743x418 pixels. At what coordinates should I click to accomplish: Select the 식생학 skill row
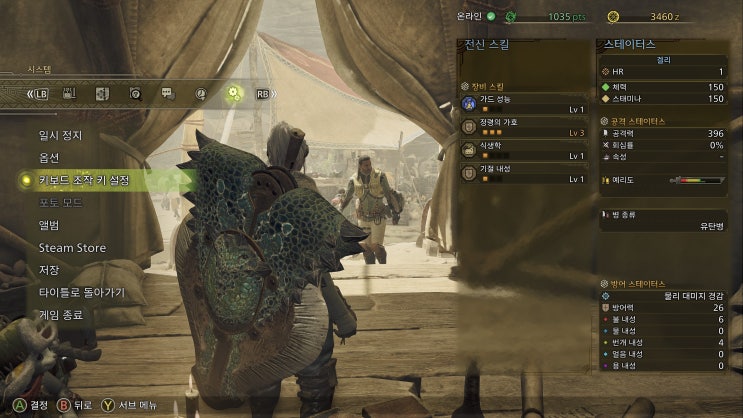524,151
